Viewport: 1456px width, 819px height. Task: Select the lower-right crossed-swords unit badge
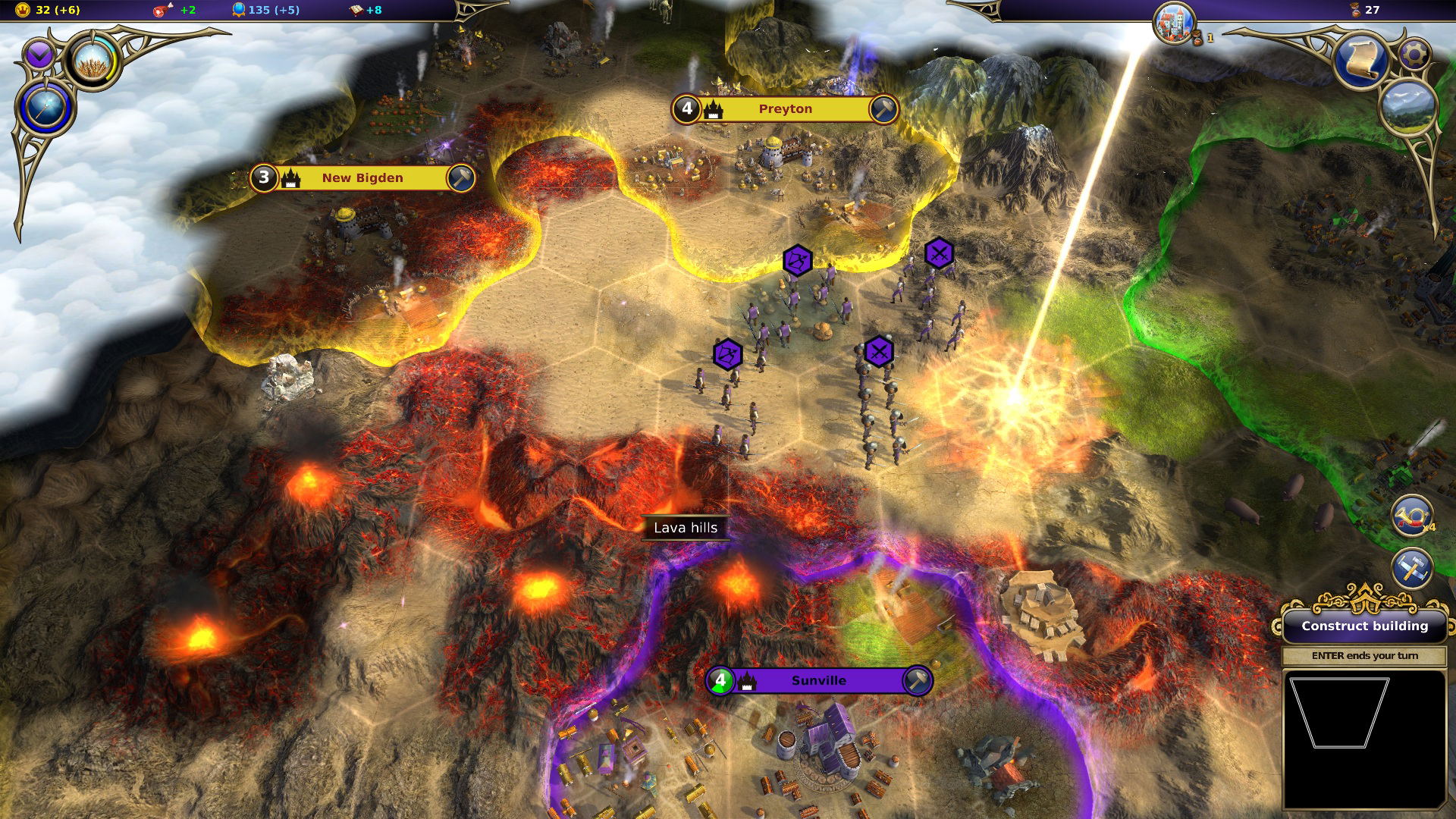[x=879, y=351]
